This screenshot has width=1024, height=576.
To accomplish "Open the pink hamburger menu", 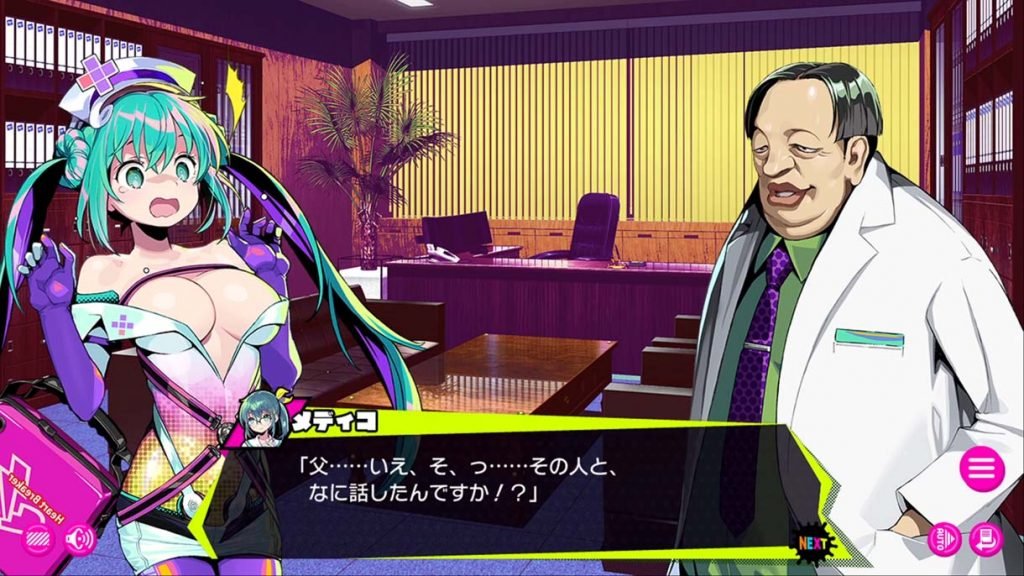I will [x=981, y=467].
